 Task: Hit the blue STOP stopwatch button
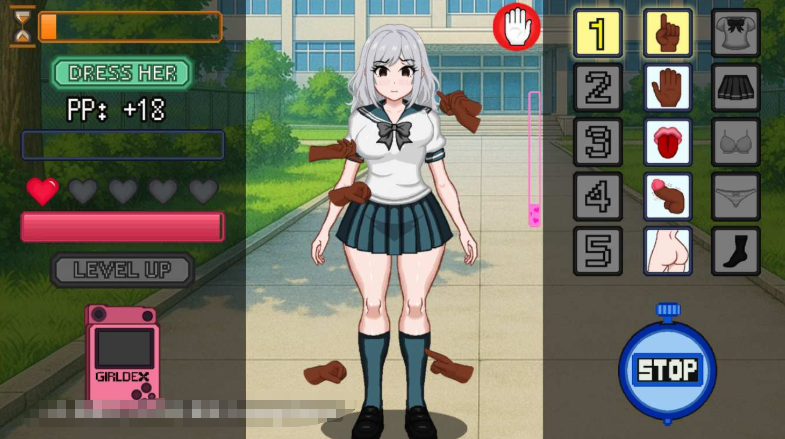(x=667, y=368)
